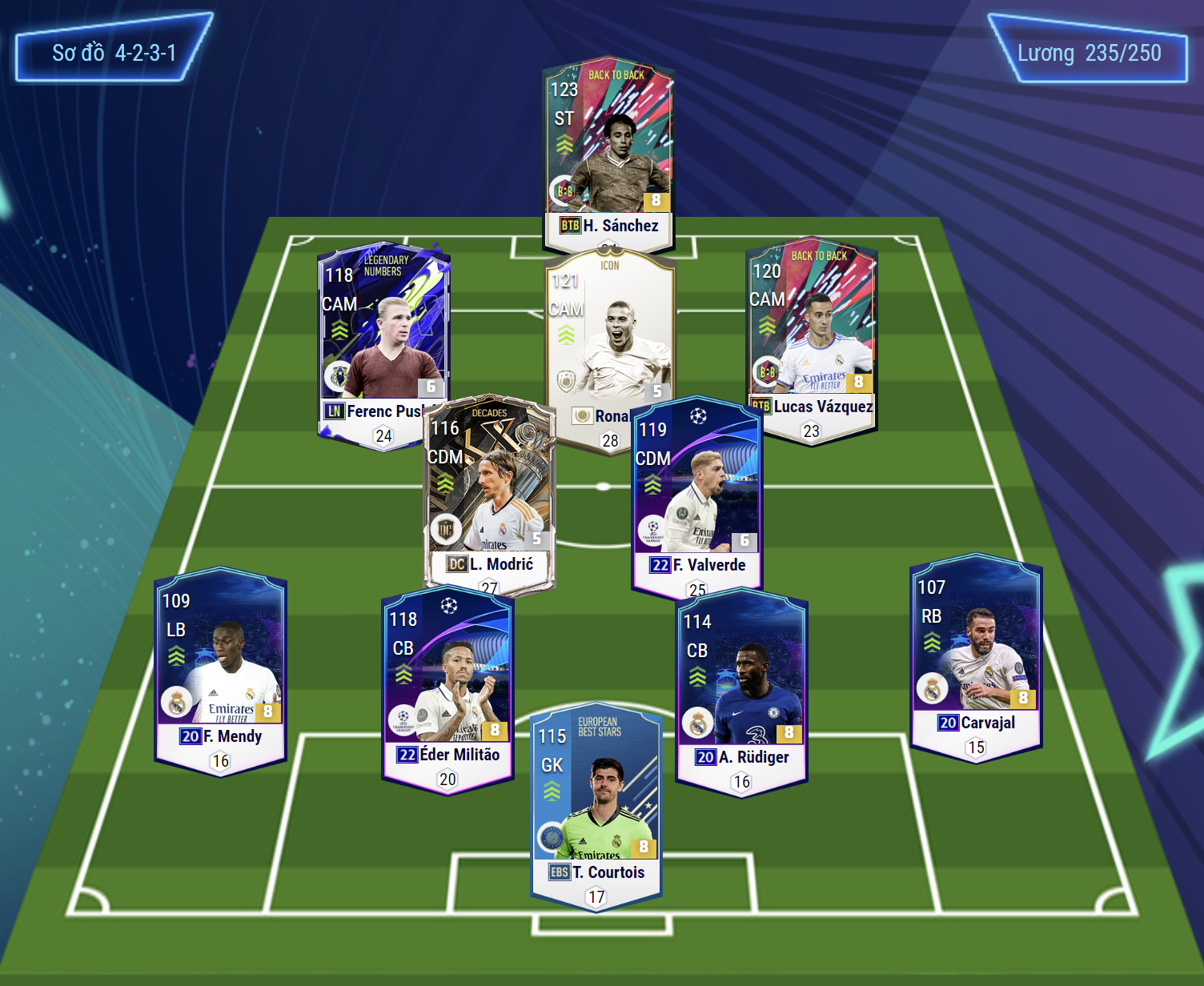1204x986 pixels.
Task: Select the H. Sánchez striker card
Action: (608, 152)
